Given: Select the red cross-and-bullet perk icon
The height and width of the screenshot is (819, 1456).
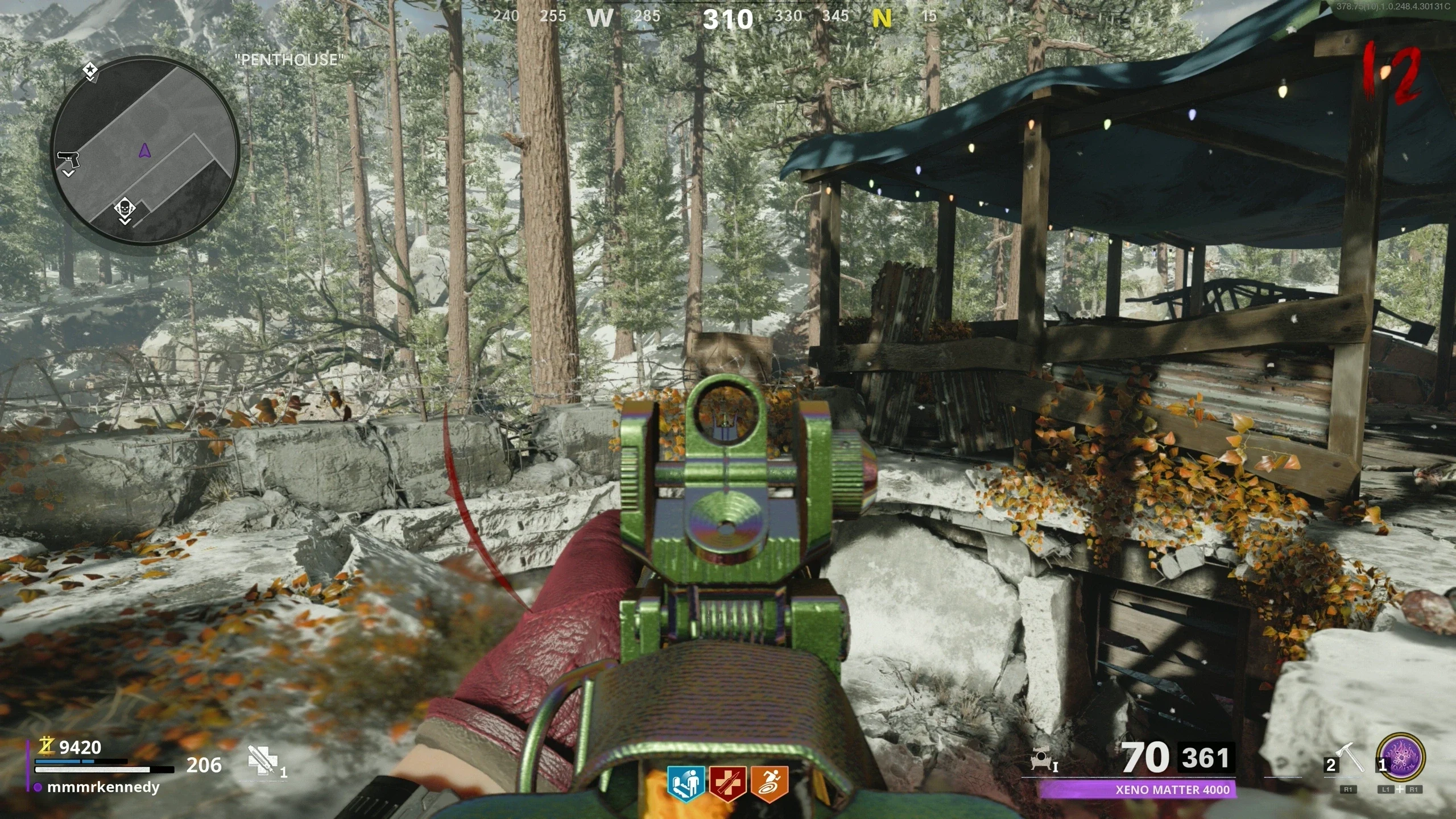Looking at the screenshot, I should coord(728,784).
